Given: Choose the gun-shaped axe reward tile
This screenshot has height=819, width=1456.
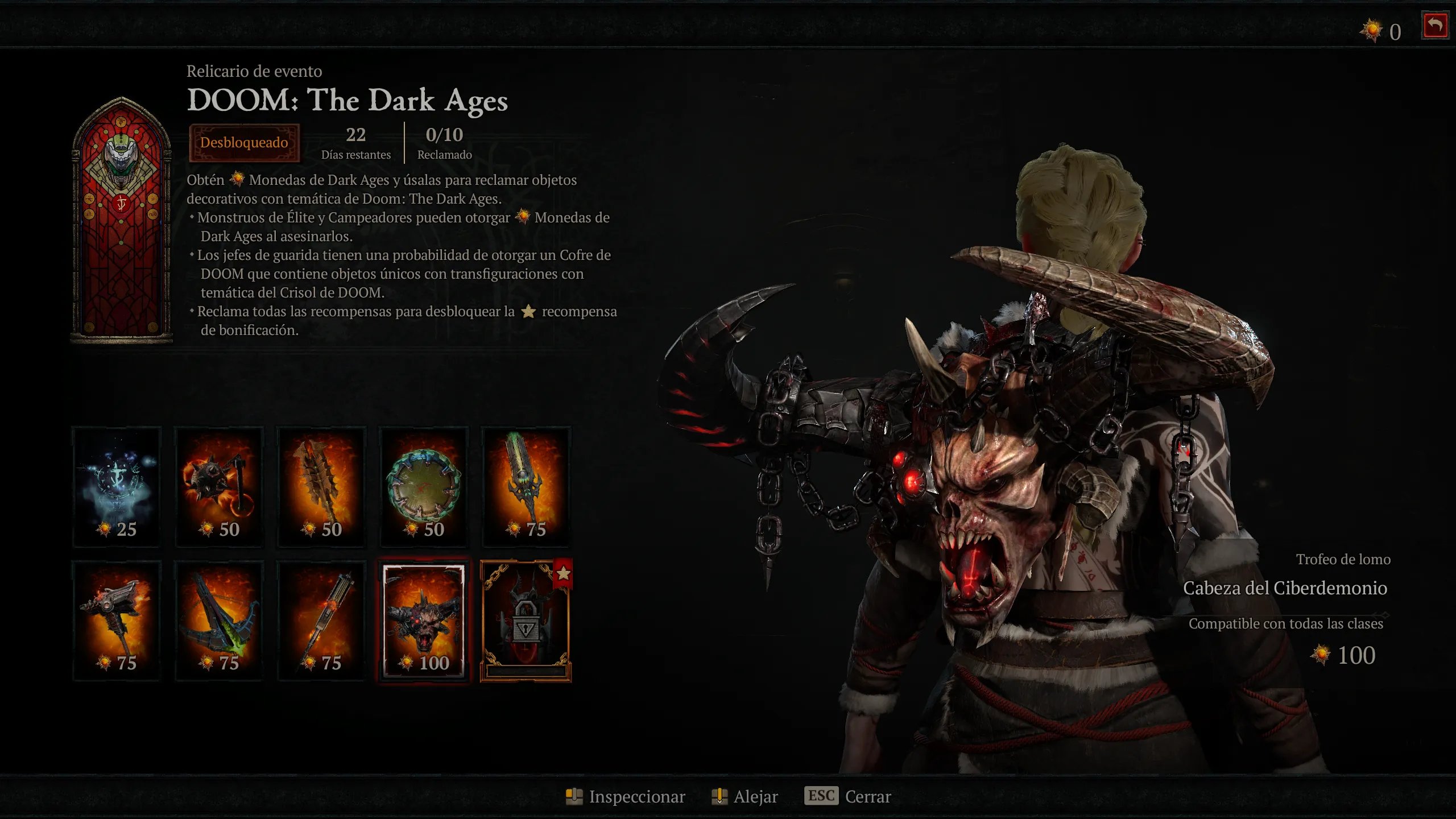Looking at the screenshot, I should coord(117,620).
